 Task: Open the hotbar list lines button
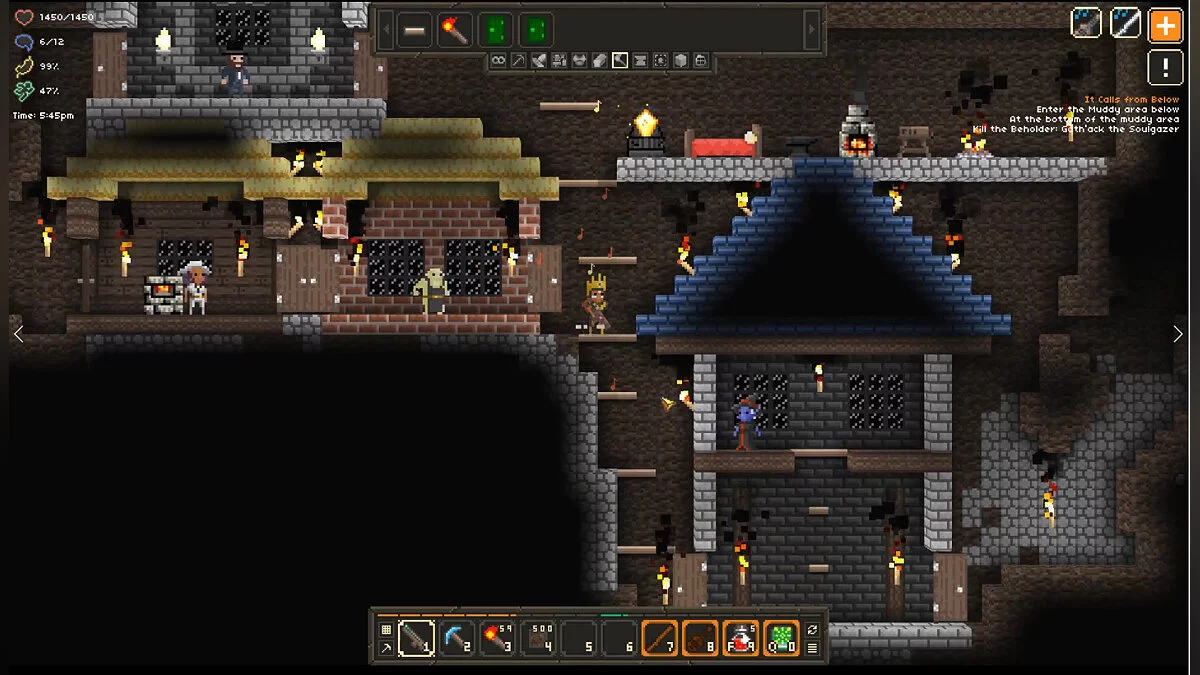point(811,648)
